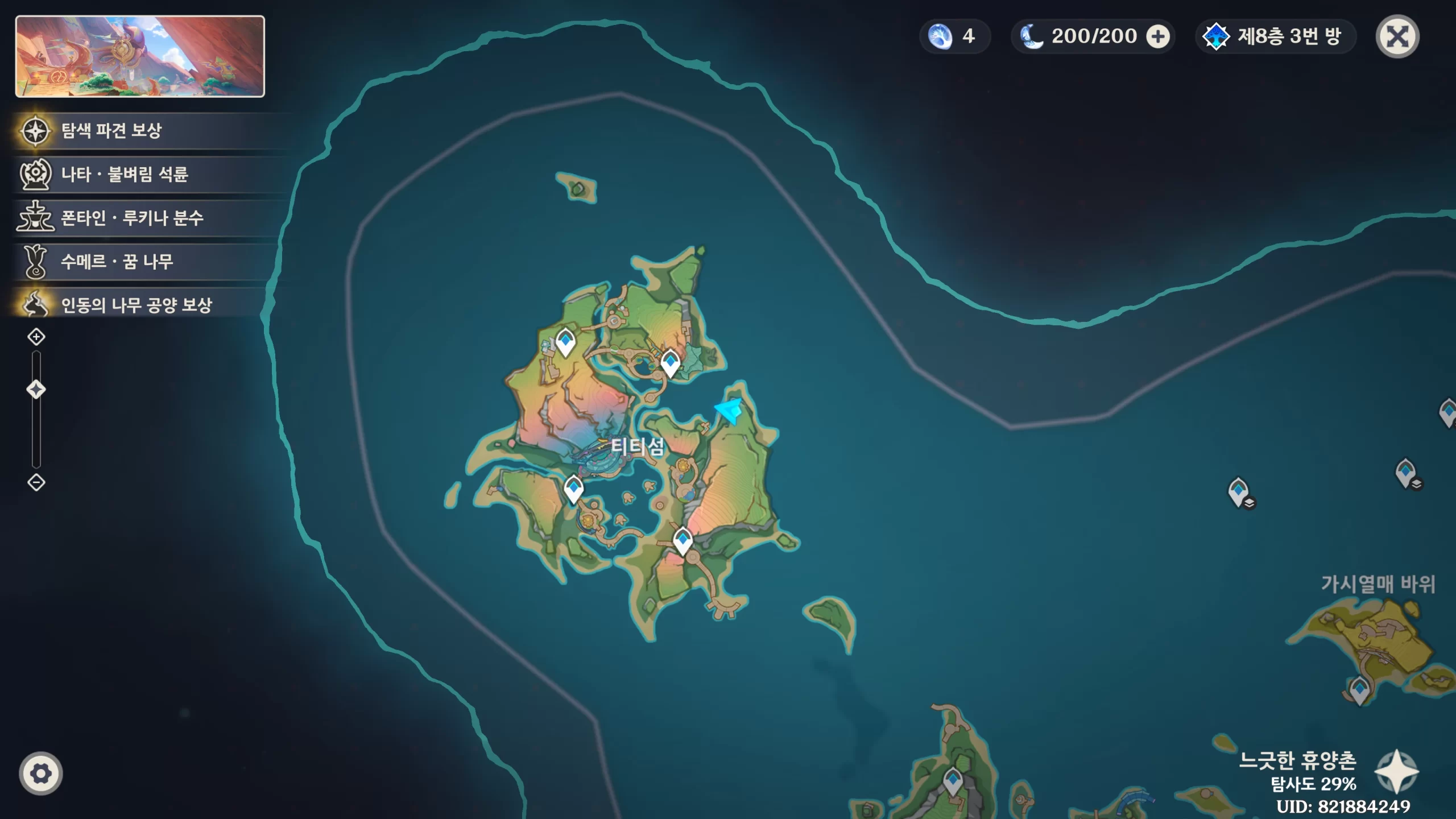Image resolution: width=1456 pixels, height=819 pixels.
Task: Close the map with the X button
Action: pos(1397,36)
